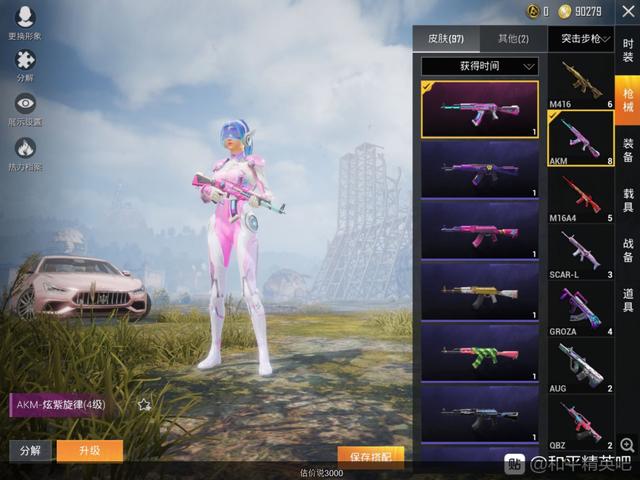Screen dimensions: 640x480
Task: Open the 热力档案 flame icon
Action: [25, 152]
